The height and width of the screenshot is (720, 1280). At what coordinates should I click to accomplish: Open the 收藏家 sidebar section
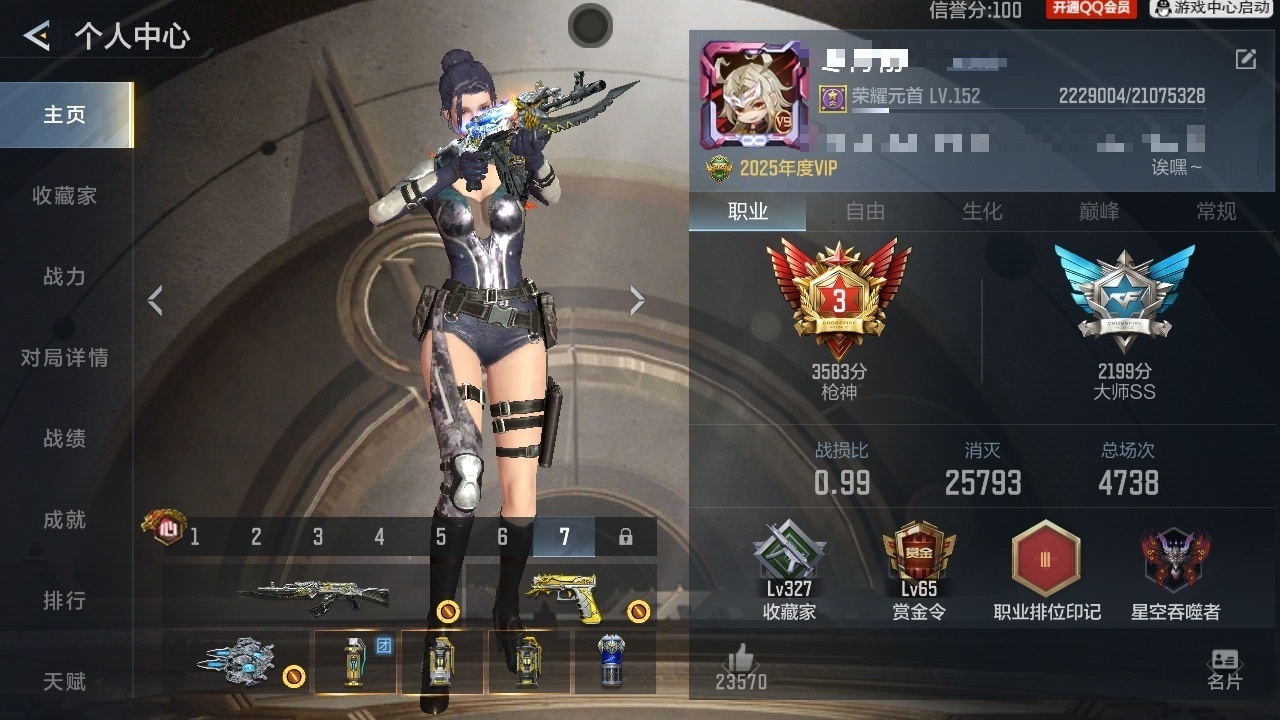(x=65, y=196)
